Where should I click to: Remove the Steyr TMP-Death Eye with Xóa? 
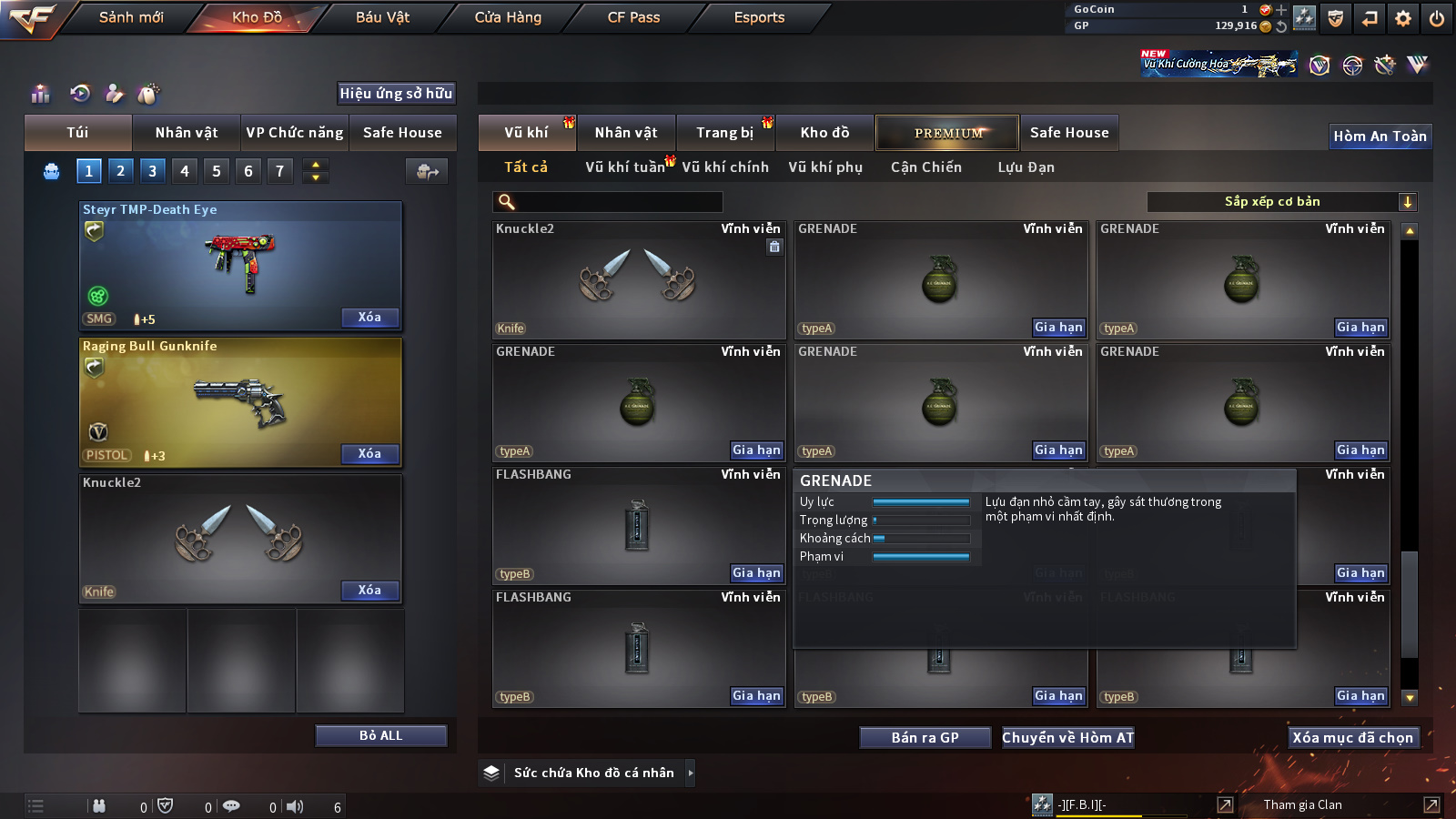point(369,318)
